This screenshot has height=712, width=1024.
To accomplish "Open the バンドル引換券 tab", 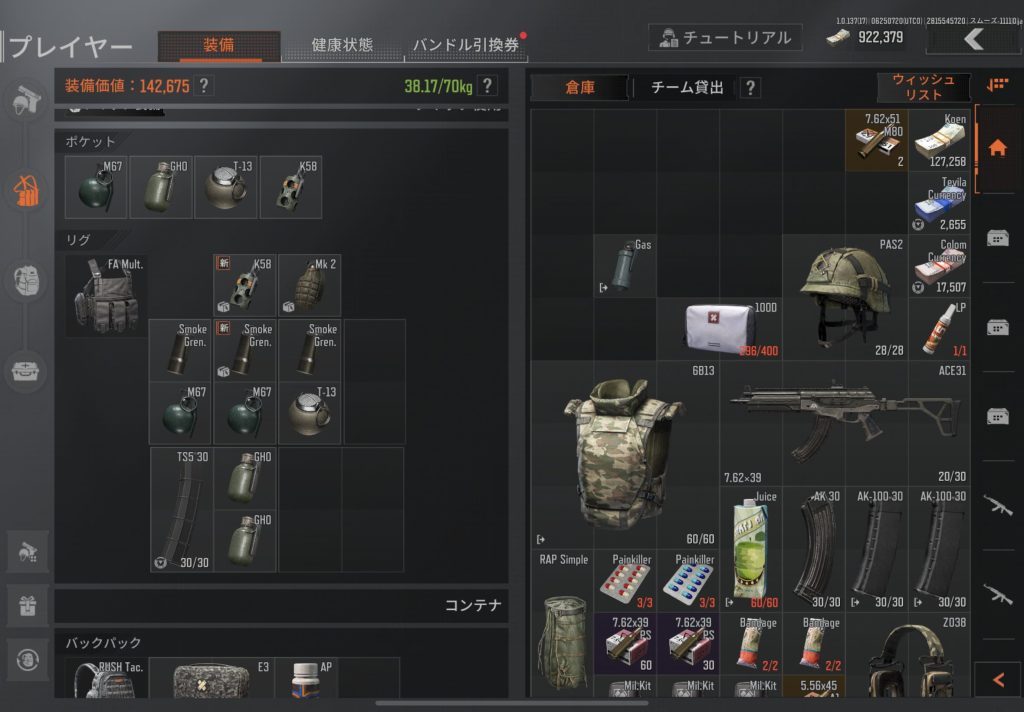I will coord(466,45).
